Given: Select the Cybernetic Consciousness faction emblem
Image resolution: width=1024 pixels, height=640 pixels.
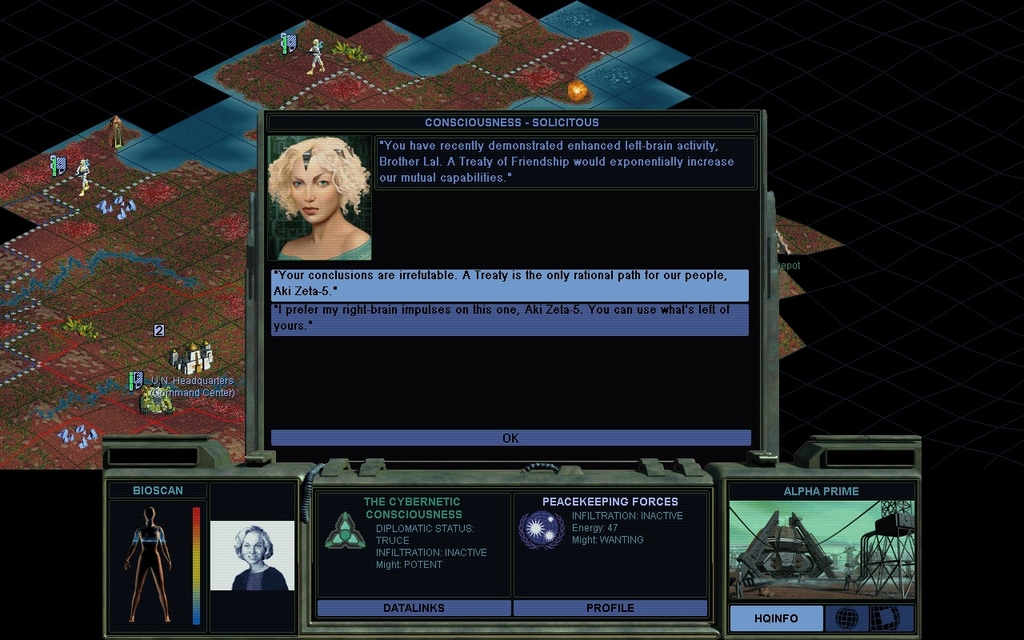Looking at the screenshot, I should [x=344, y=530].
